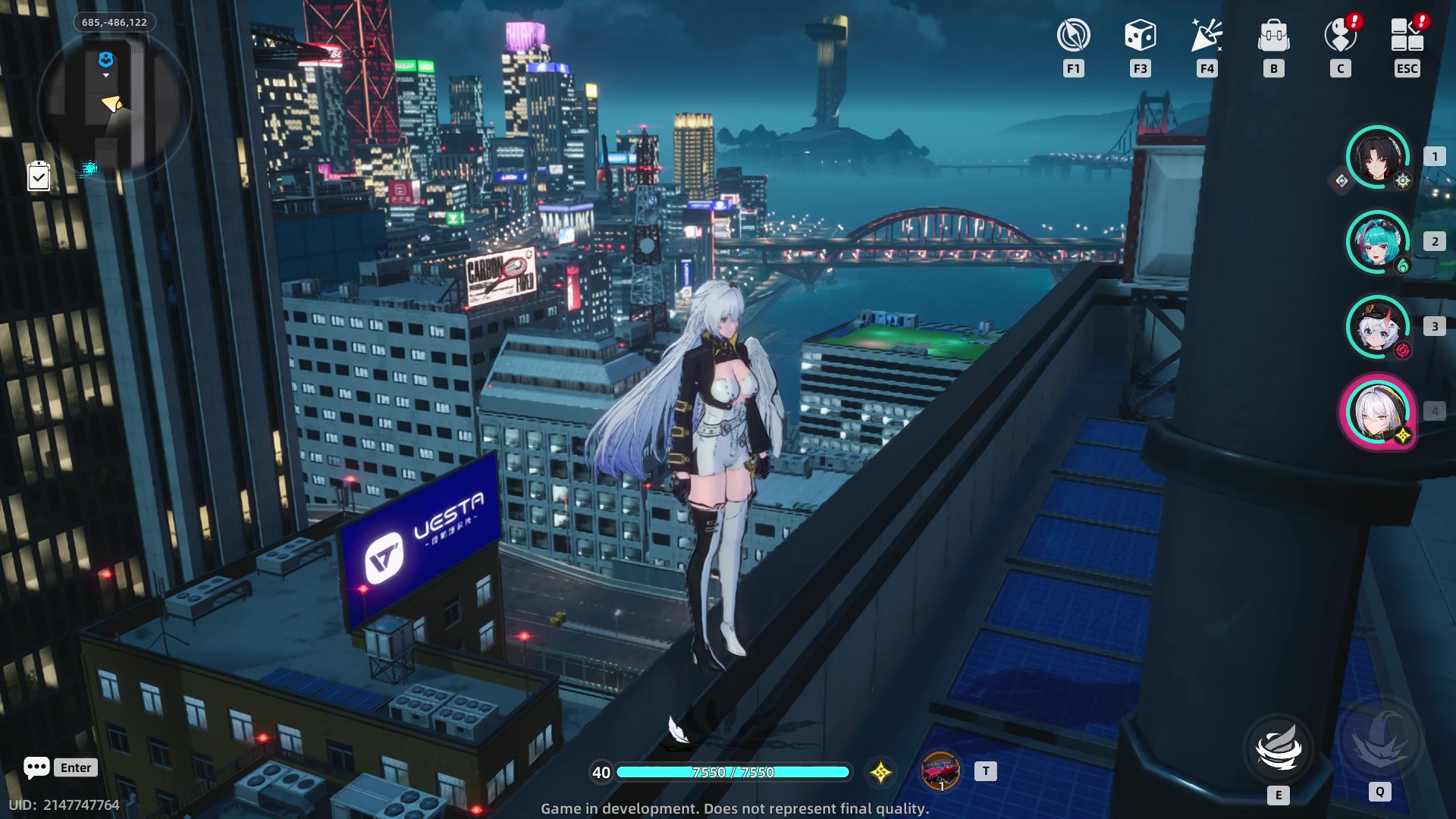Open the character menu icon with alert
Screen dimensions: 1456x819
[1340, 36]
